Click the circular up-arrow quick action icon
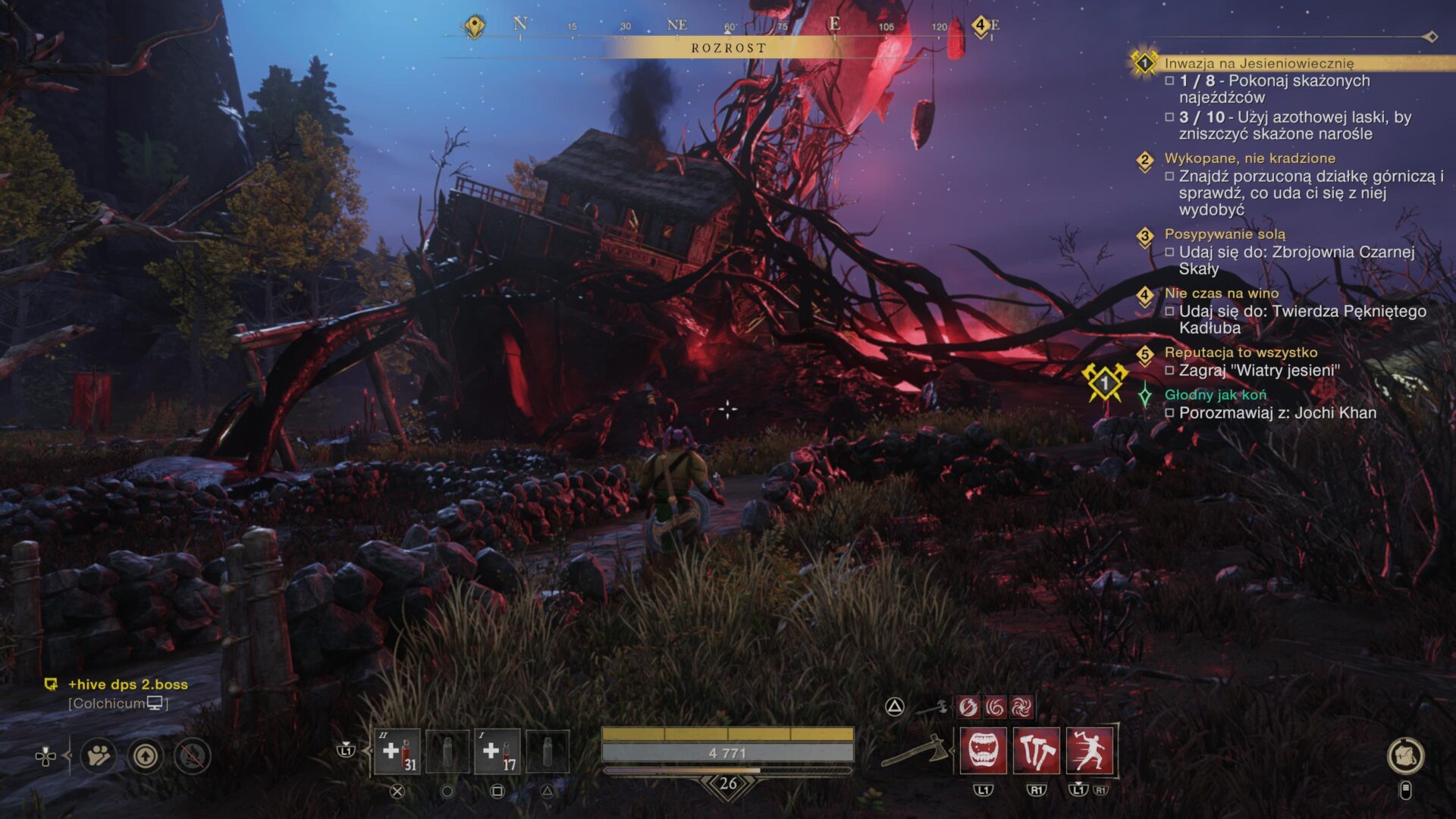Viewport: 1456px width, 819px height. click(146, 756)
